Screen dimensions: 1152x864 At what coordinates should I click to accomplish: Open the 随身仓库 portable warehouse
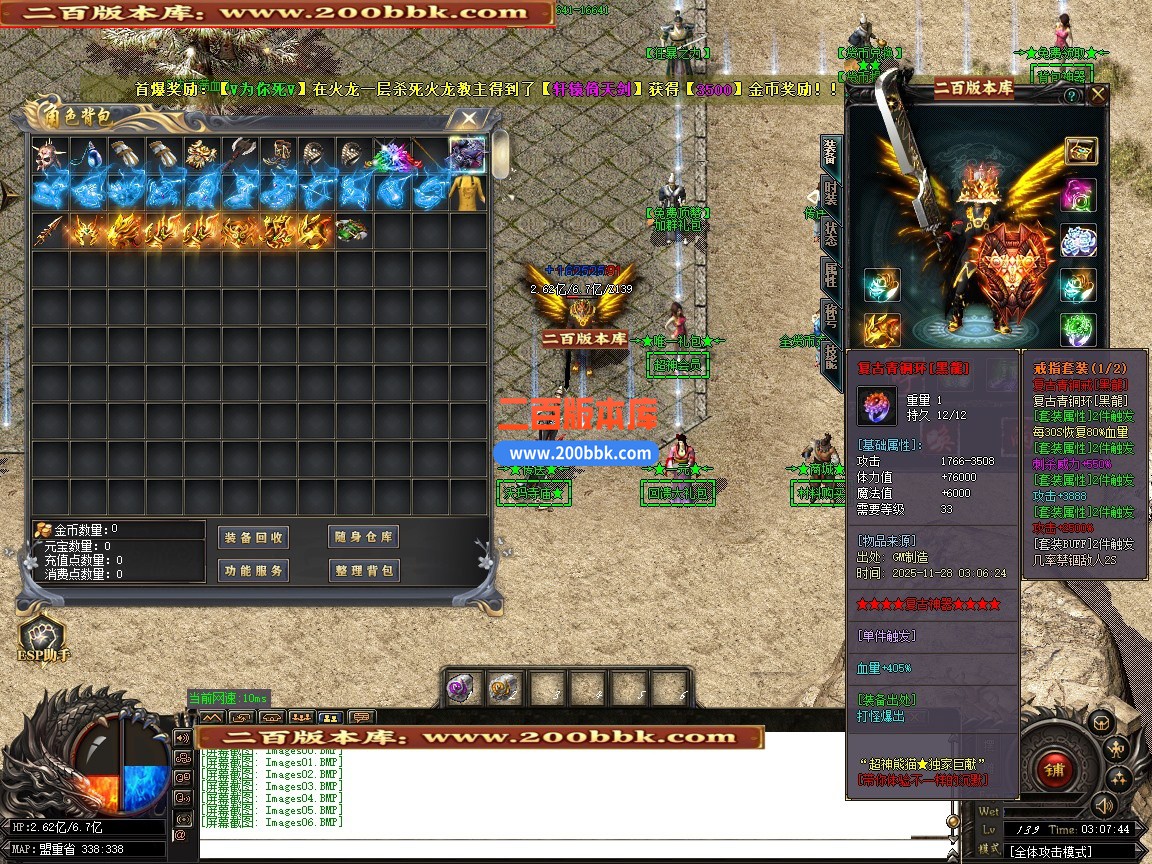(363, 537)
